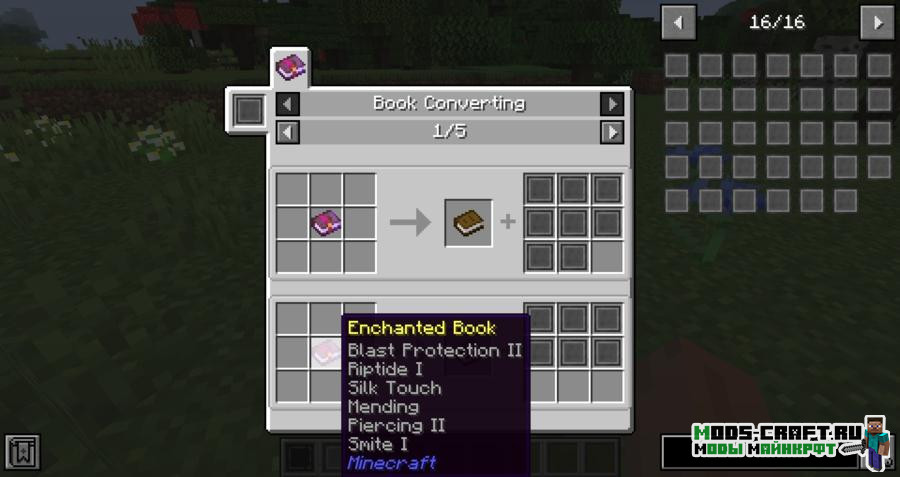Advance to the next Book Converting recipe page

point(611,131)
